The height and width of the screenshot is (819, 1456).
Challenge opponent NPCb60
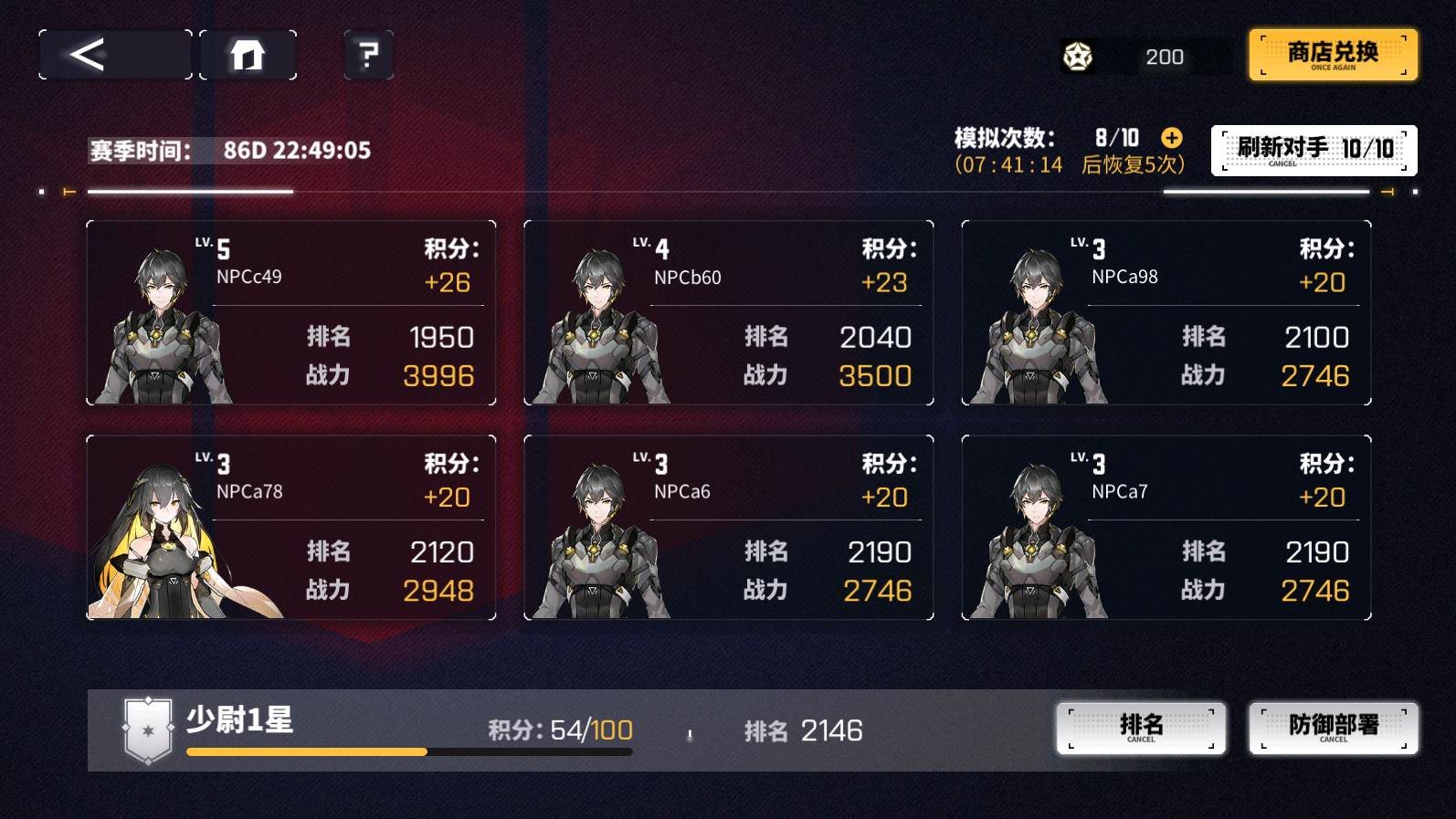point(728,312)
